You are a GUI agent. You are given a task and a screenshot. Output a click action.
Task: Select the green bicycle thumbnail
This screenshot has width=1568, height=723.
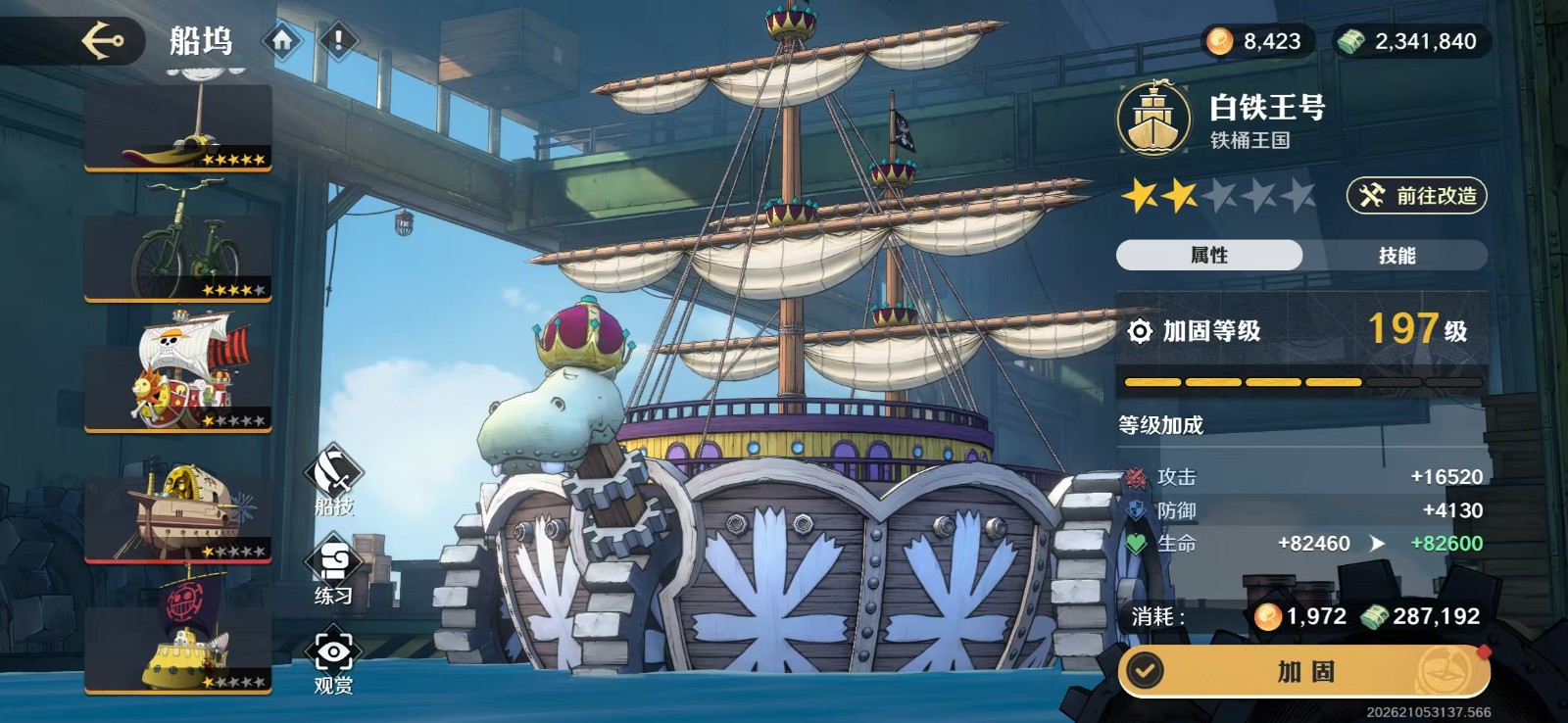tap(178, 245)
